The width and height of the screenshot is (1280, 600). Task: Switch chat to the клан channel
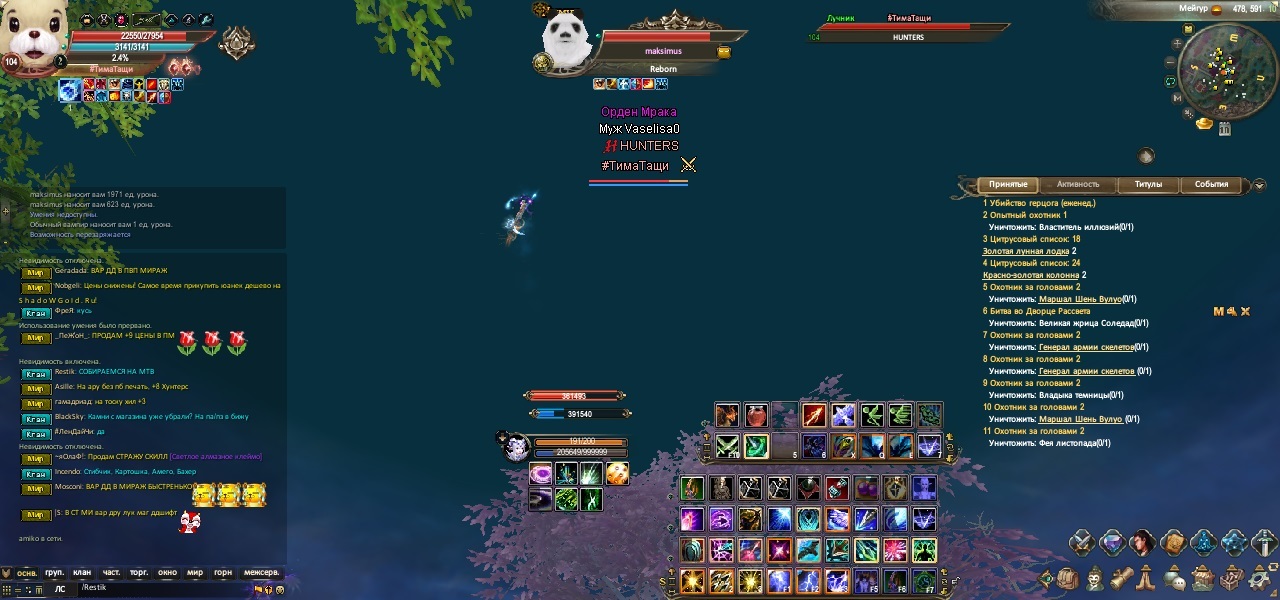pos(82,573)
